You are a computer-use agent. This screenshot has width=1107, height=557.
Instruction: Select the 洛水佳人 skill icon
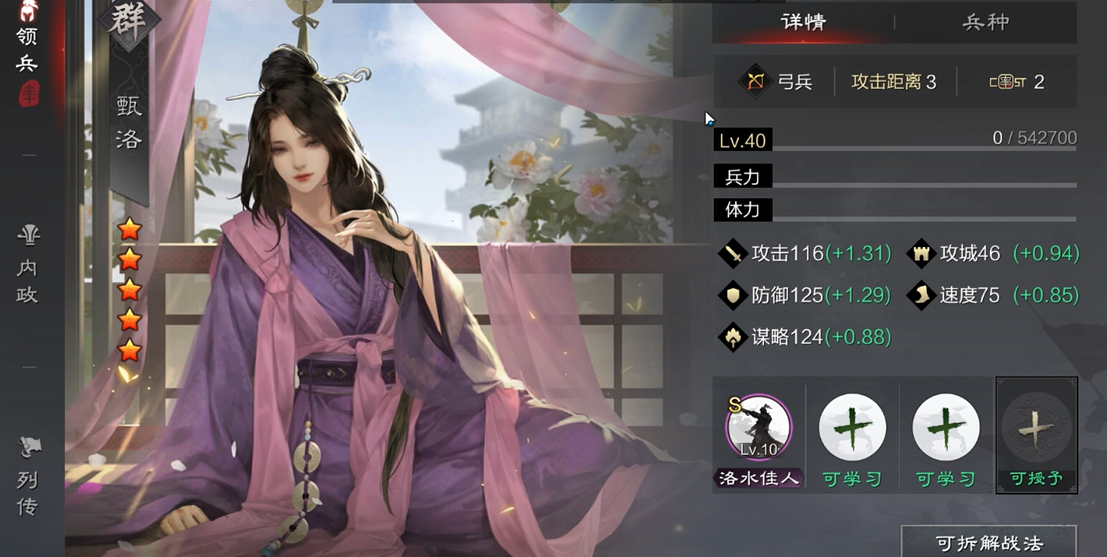point(758,428)
